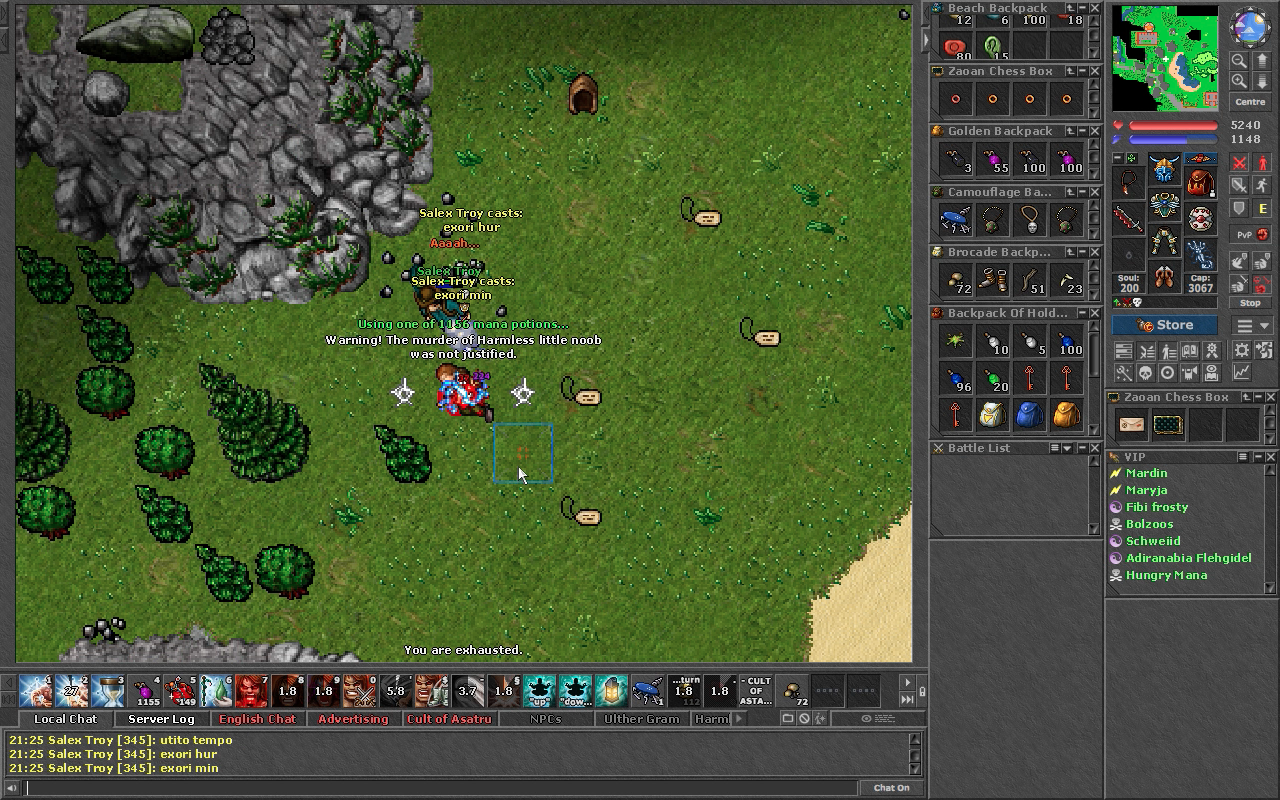Stop the current action with Stop button
This screenshot has width=1280, height=800.
tap(1250, 303)
